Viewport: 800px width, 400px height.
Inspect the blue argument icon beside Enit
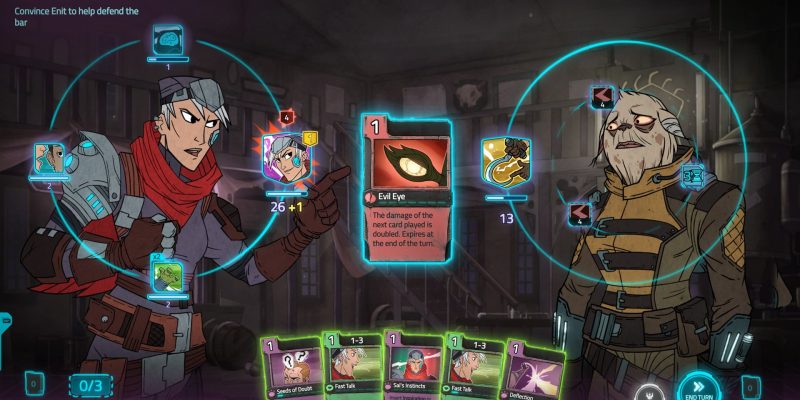[x=693, y=177]
